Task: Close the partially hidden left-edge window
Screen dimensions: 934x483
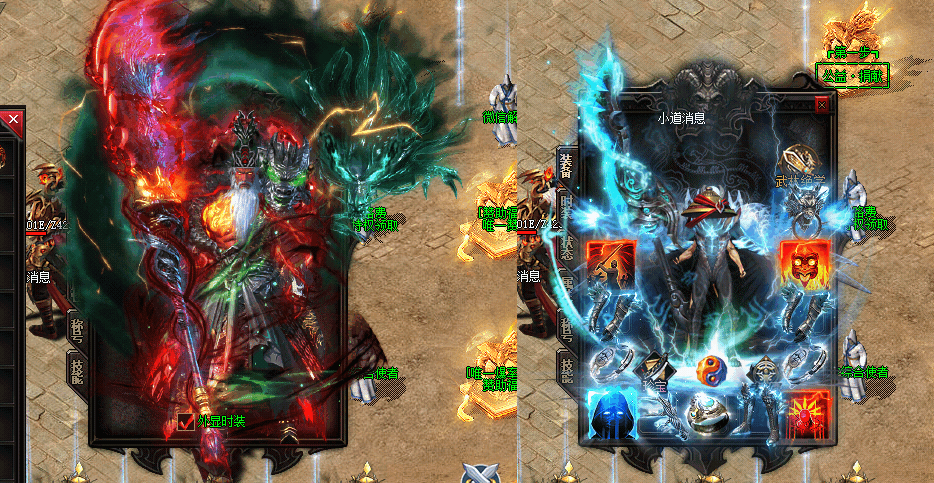Action: click(x=13, y=120)
